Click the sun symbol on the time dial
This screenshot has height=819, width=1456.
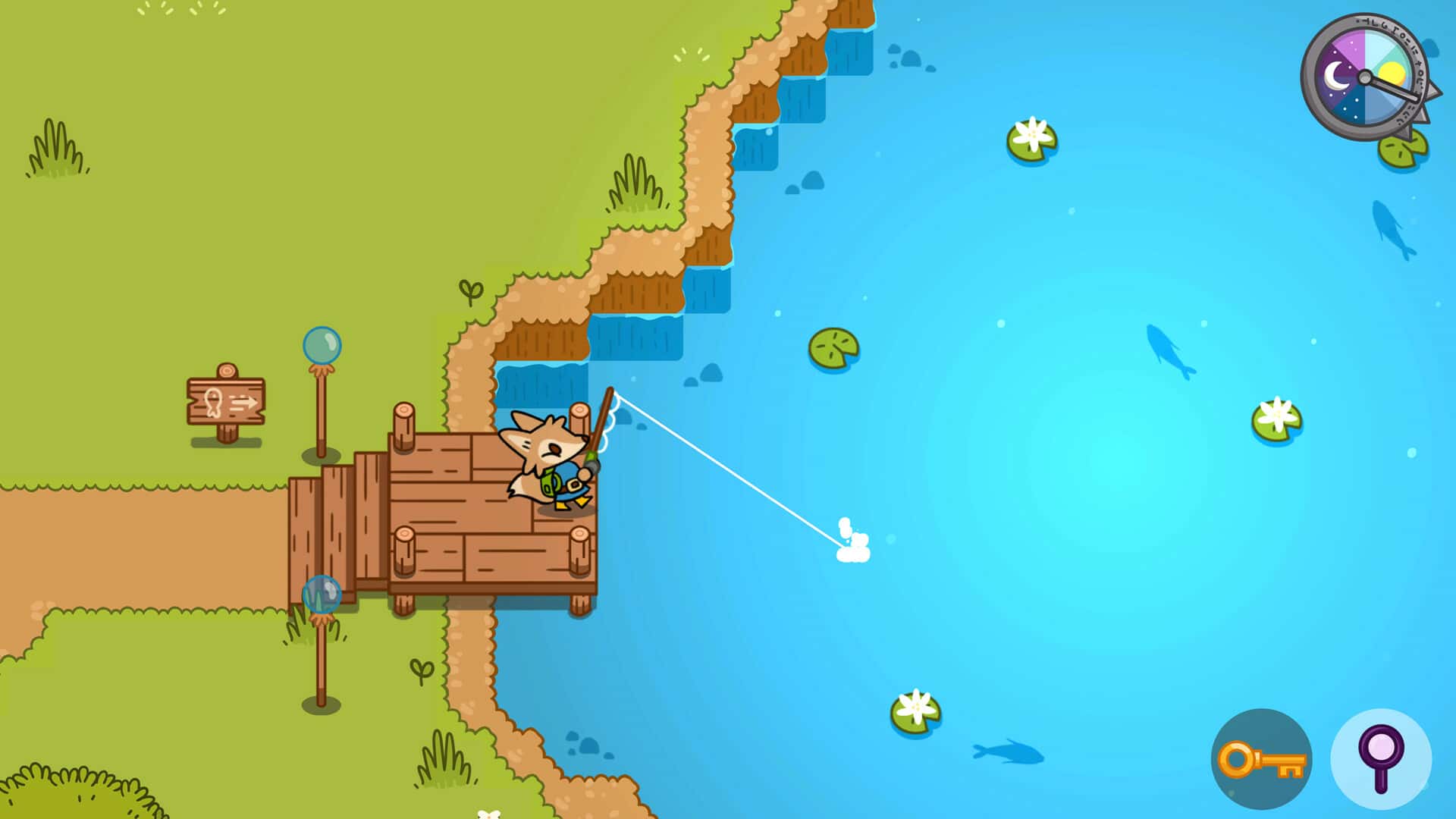1392,73
